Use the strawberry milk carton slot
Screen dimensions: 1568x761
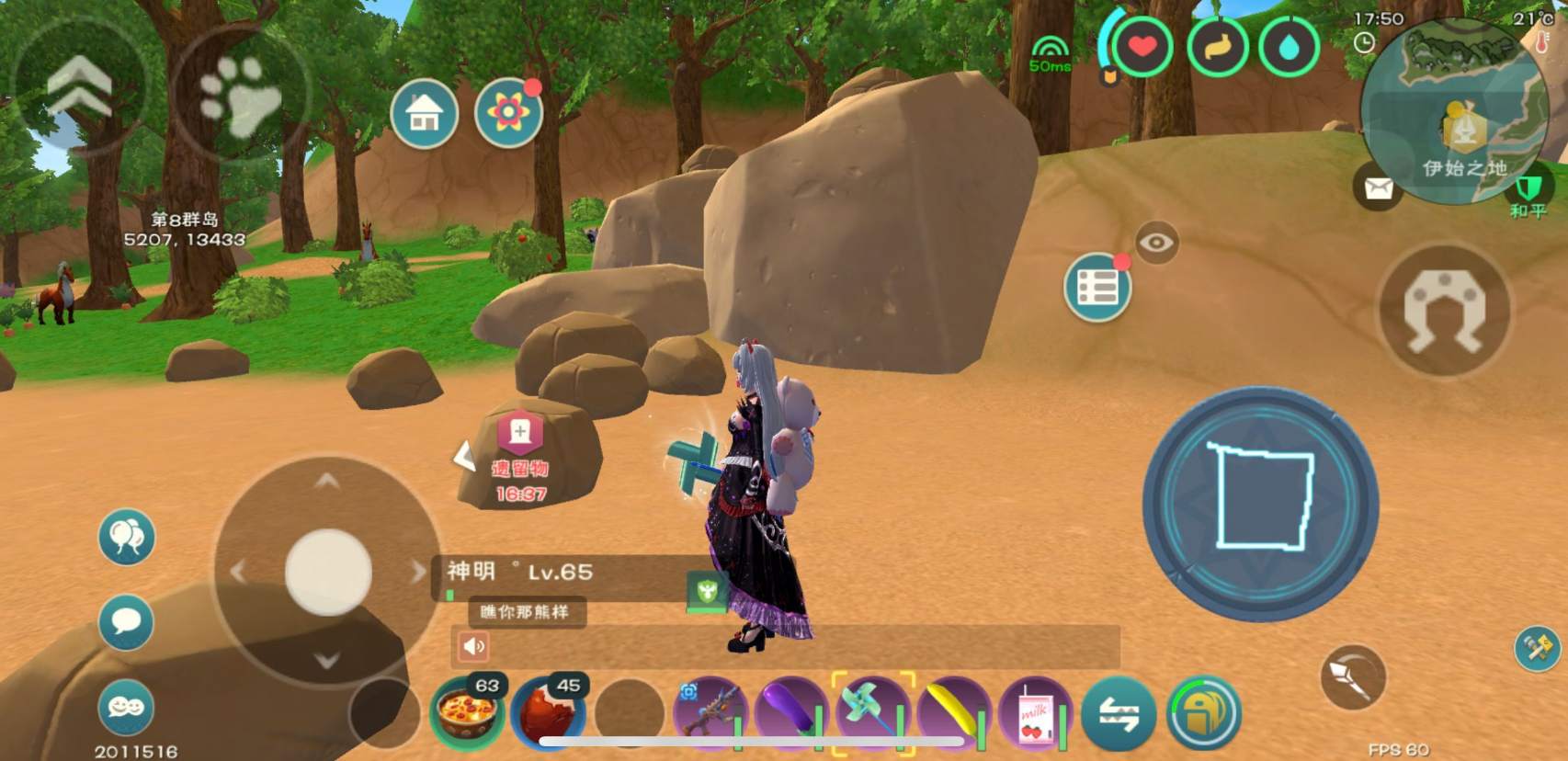pyautogui.click(x=1036, y=713)
